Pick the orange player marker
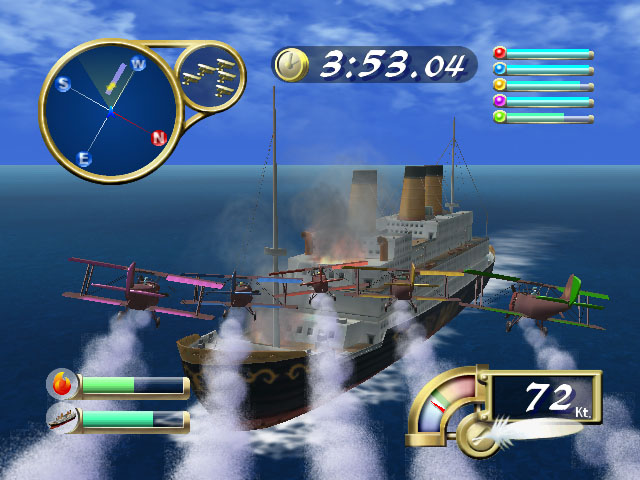Viewport: 640px width, 480px height. coord(500,85)
